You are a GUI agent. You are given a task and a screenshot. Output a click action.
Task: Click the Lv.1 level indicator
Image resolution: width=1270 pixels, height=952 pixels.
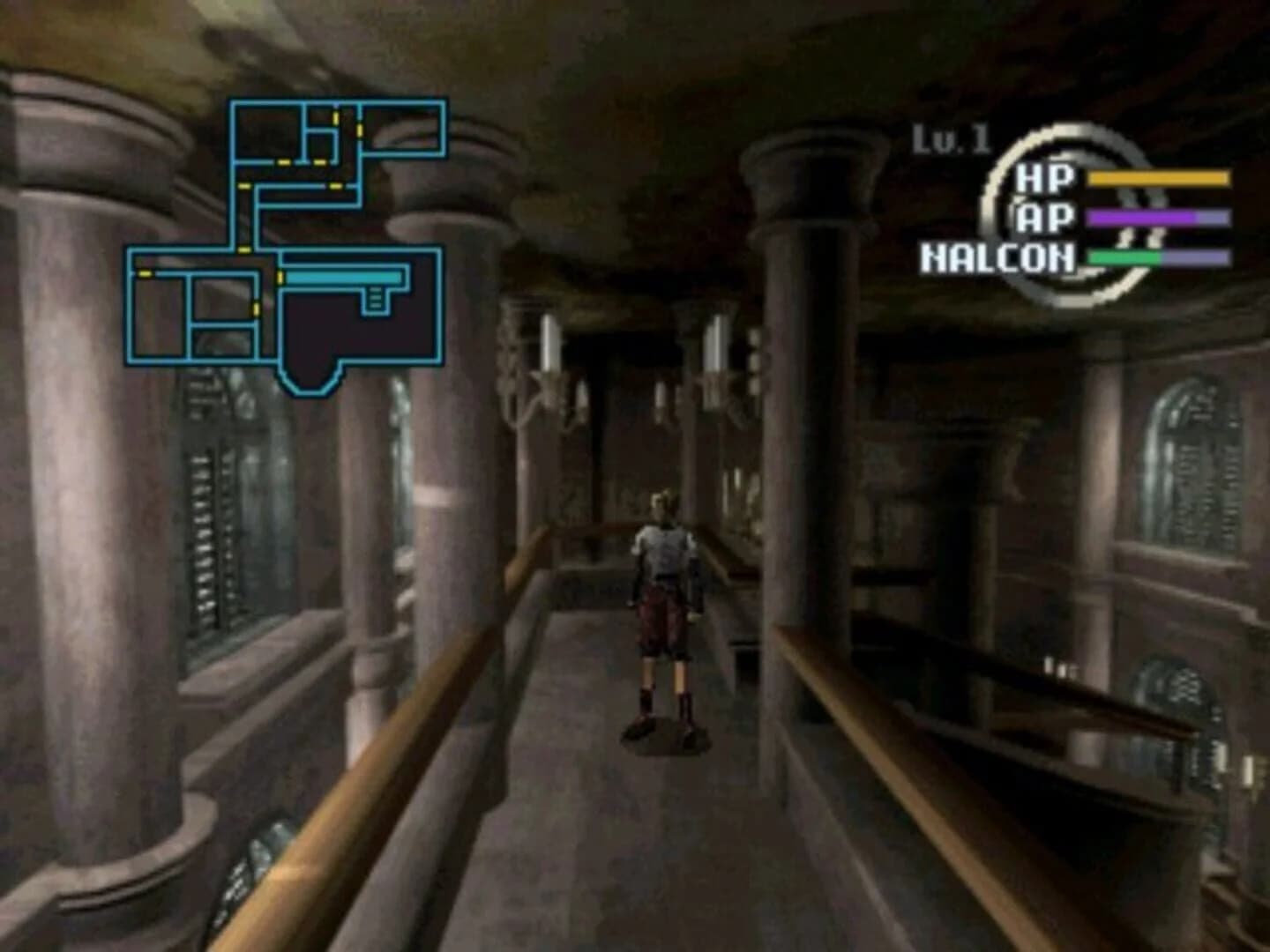(952, 138)
